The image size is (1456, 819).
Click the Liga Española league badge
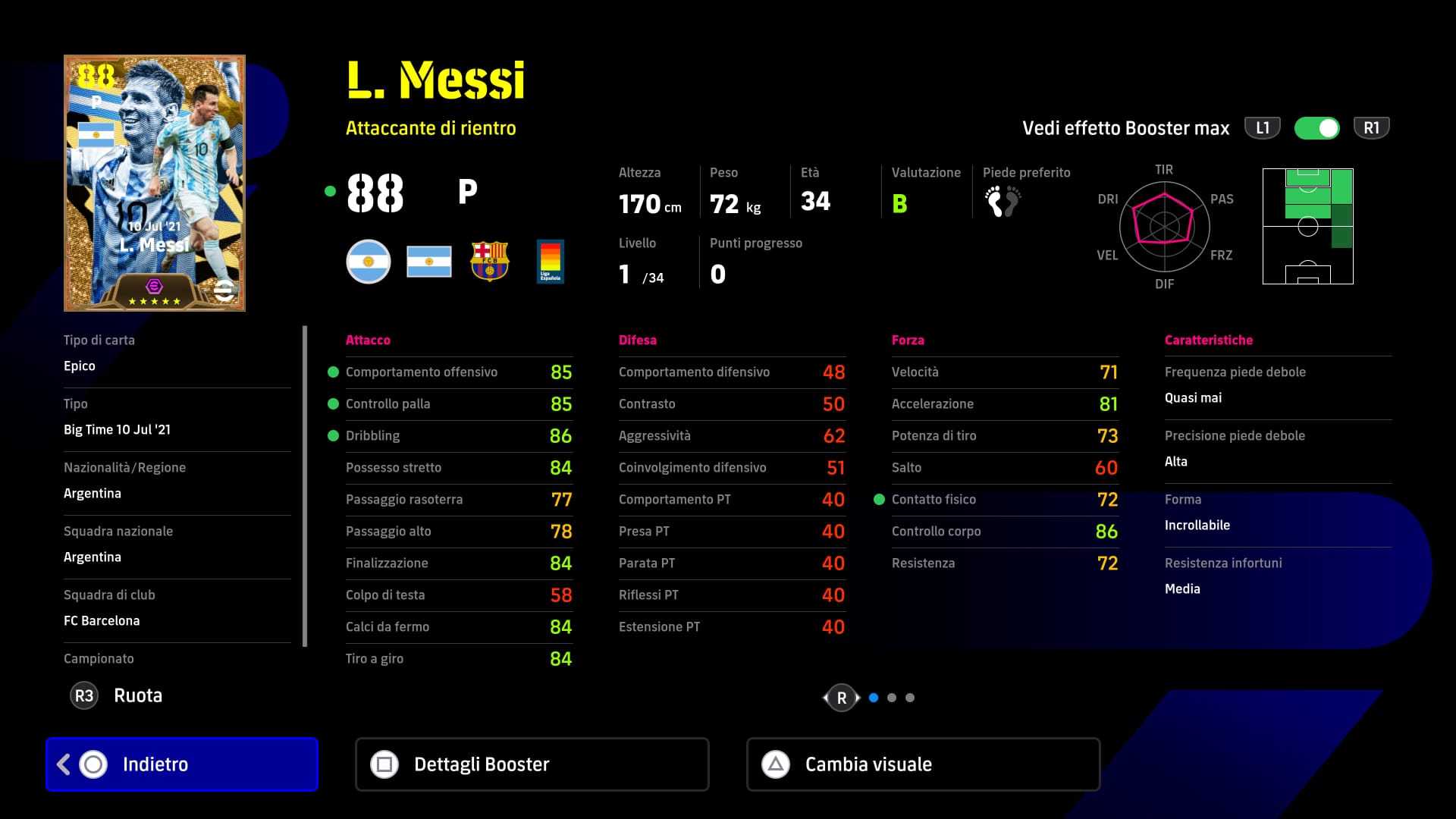point(550,262)
